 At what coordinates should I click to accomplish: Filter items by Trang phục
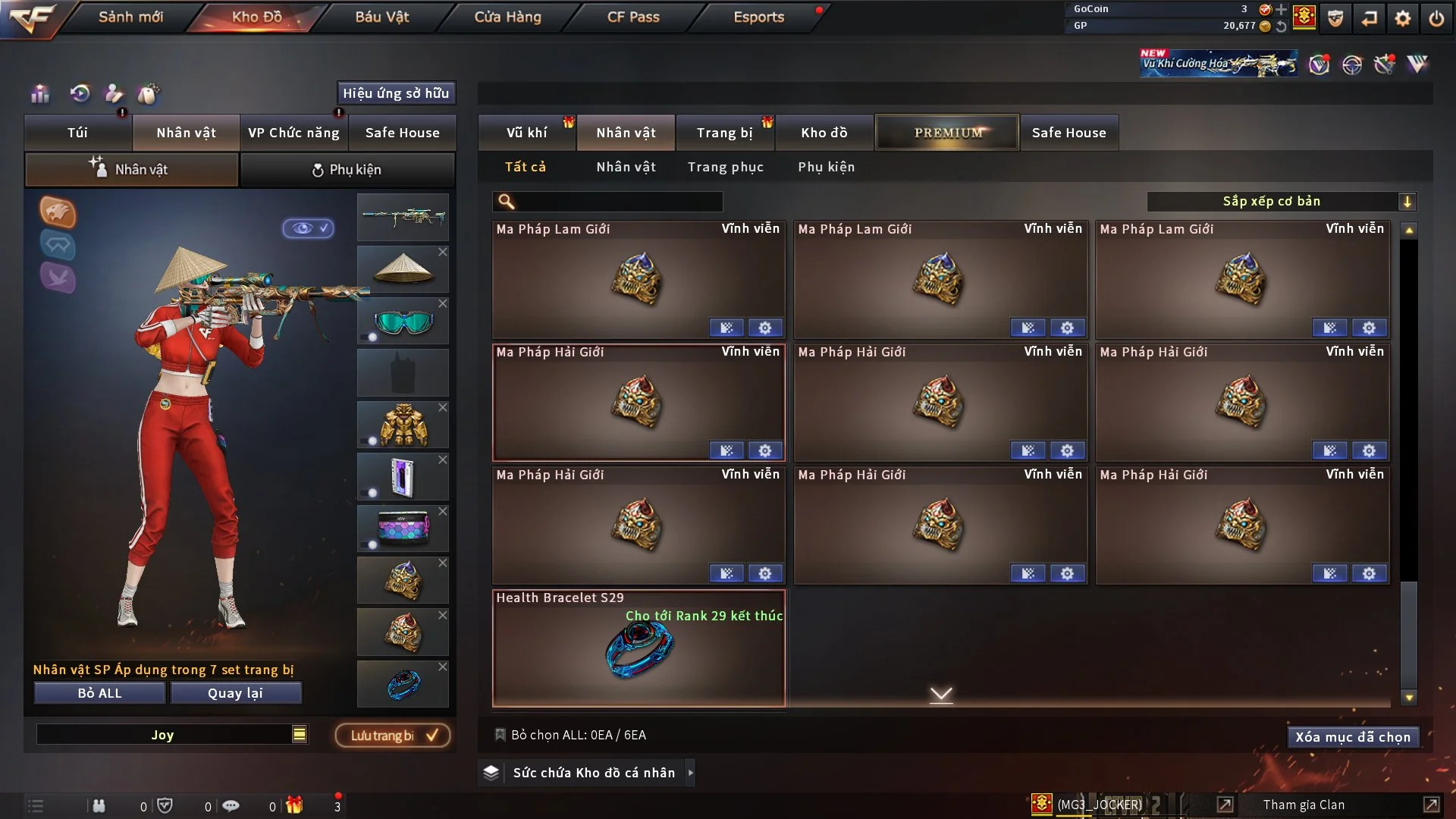click(725, 167)
